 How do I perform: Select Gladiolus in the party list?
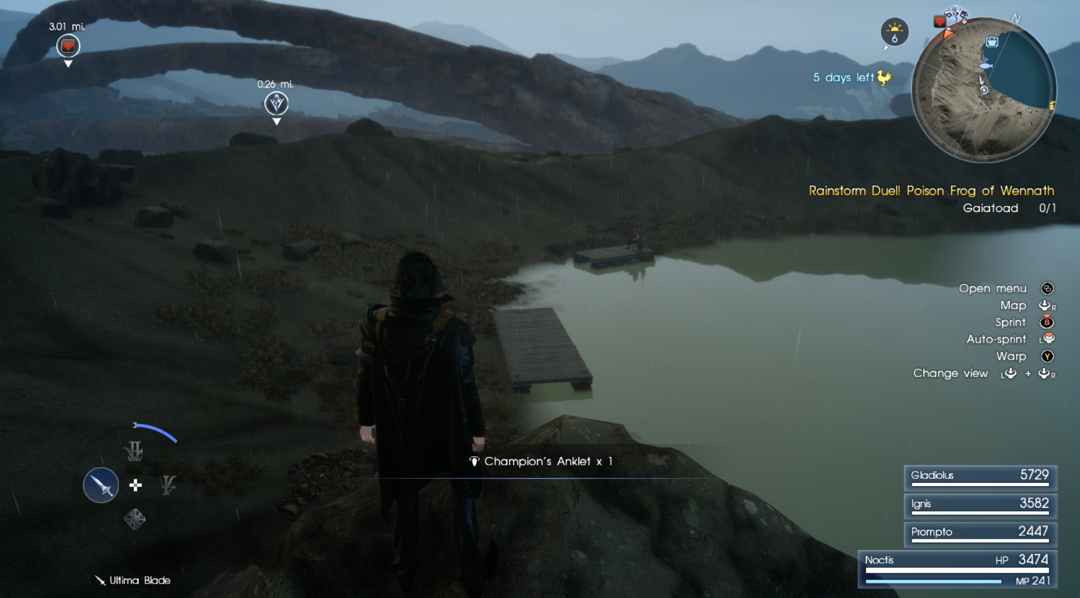[x=979, y=477]
